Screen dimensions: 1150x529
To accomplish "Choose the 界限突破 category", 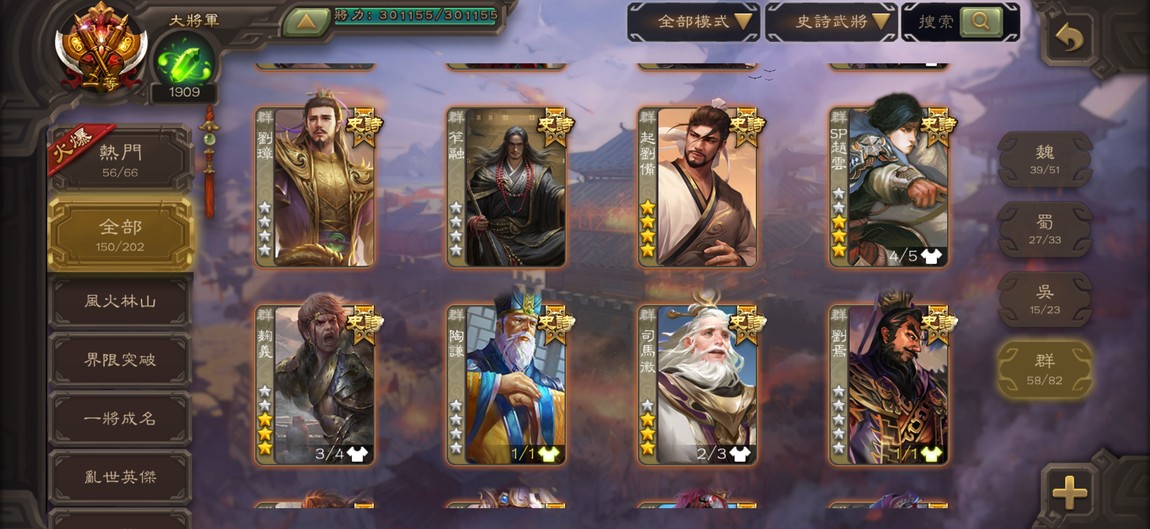I will tap(120, 360).
